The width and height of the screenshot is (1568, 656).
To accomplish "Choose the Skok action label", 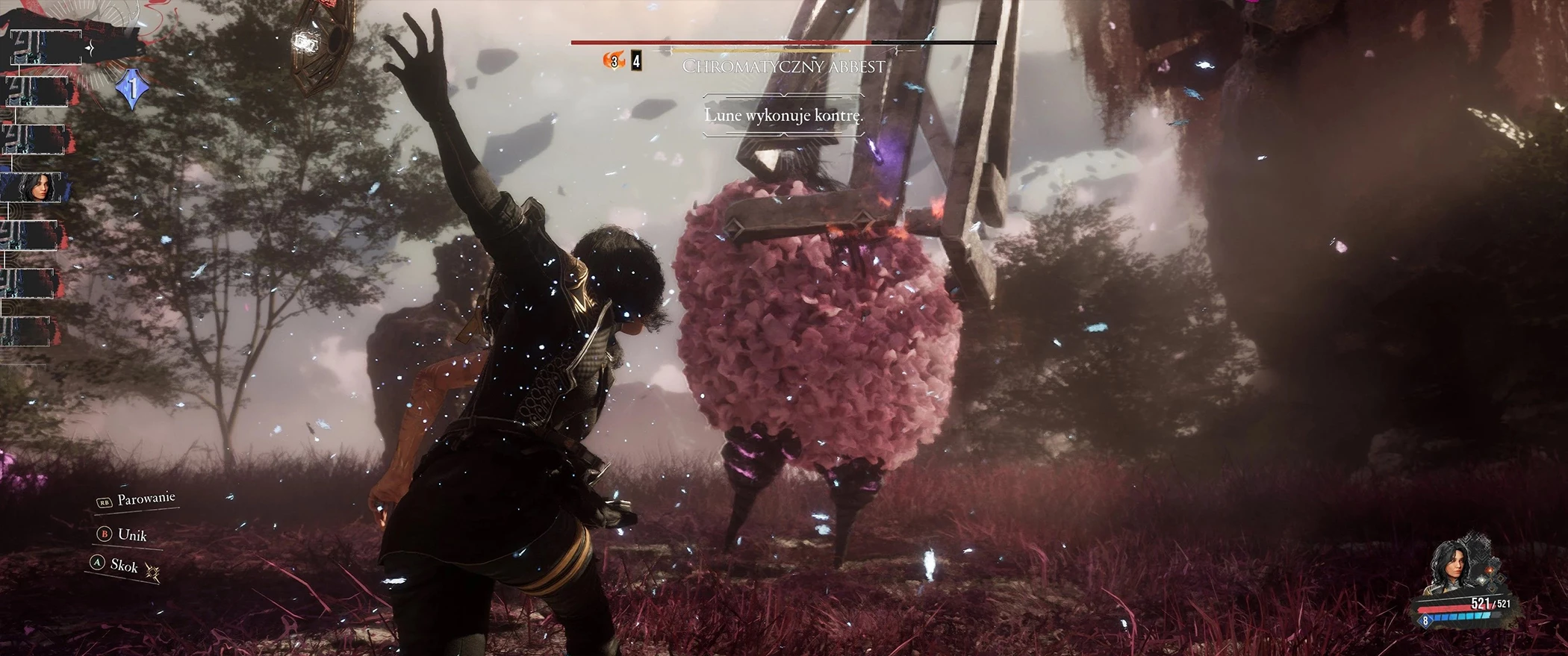I will 124,566.
